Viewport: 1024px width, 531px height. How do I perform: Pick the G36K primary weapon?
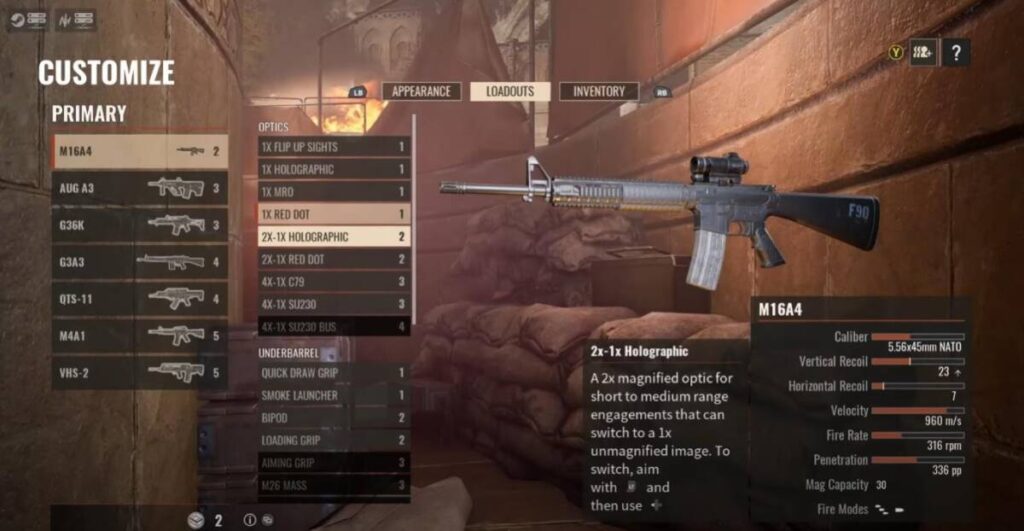140,225
